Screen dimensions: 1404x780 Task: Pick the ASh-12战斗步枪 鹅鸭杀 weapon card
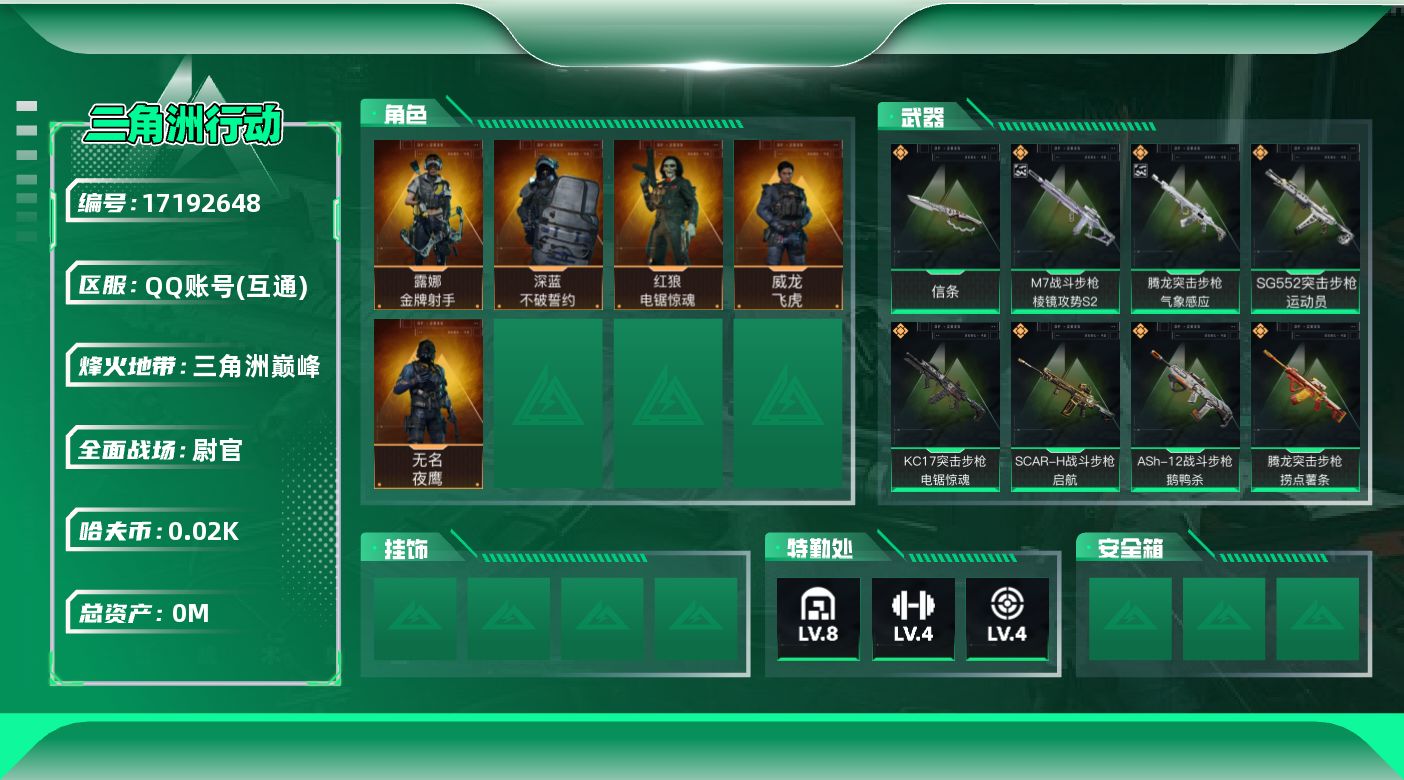1185,405
